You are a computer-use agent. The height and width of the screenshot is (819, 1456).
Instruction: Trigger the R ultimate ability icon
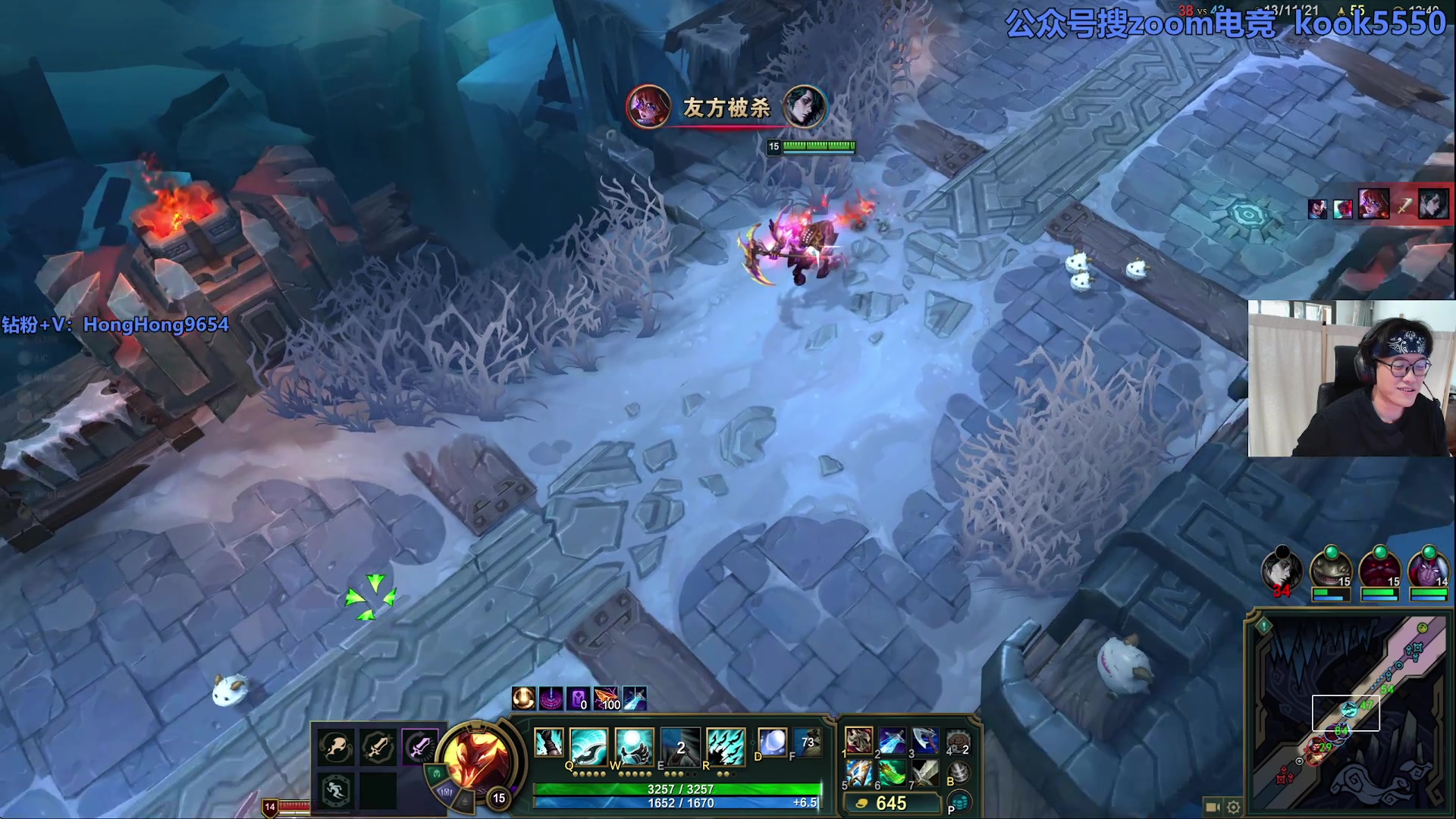tap(725, 745)
